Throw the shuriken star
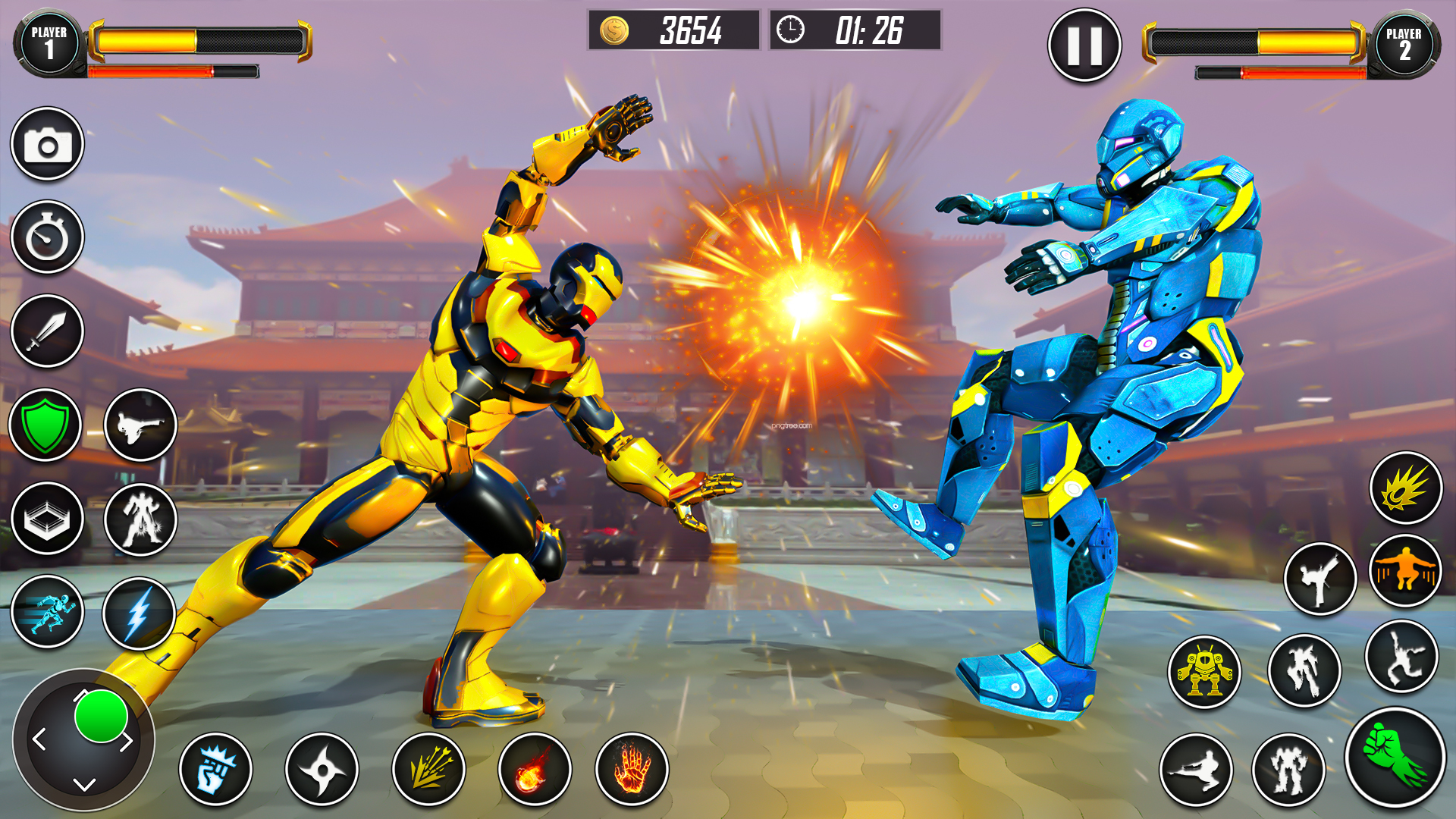1456x819 pixels. coord(322,770)
